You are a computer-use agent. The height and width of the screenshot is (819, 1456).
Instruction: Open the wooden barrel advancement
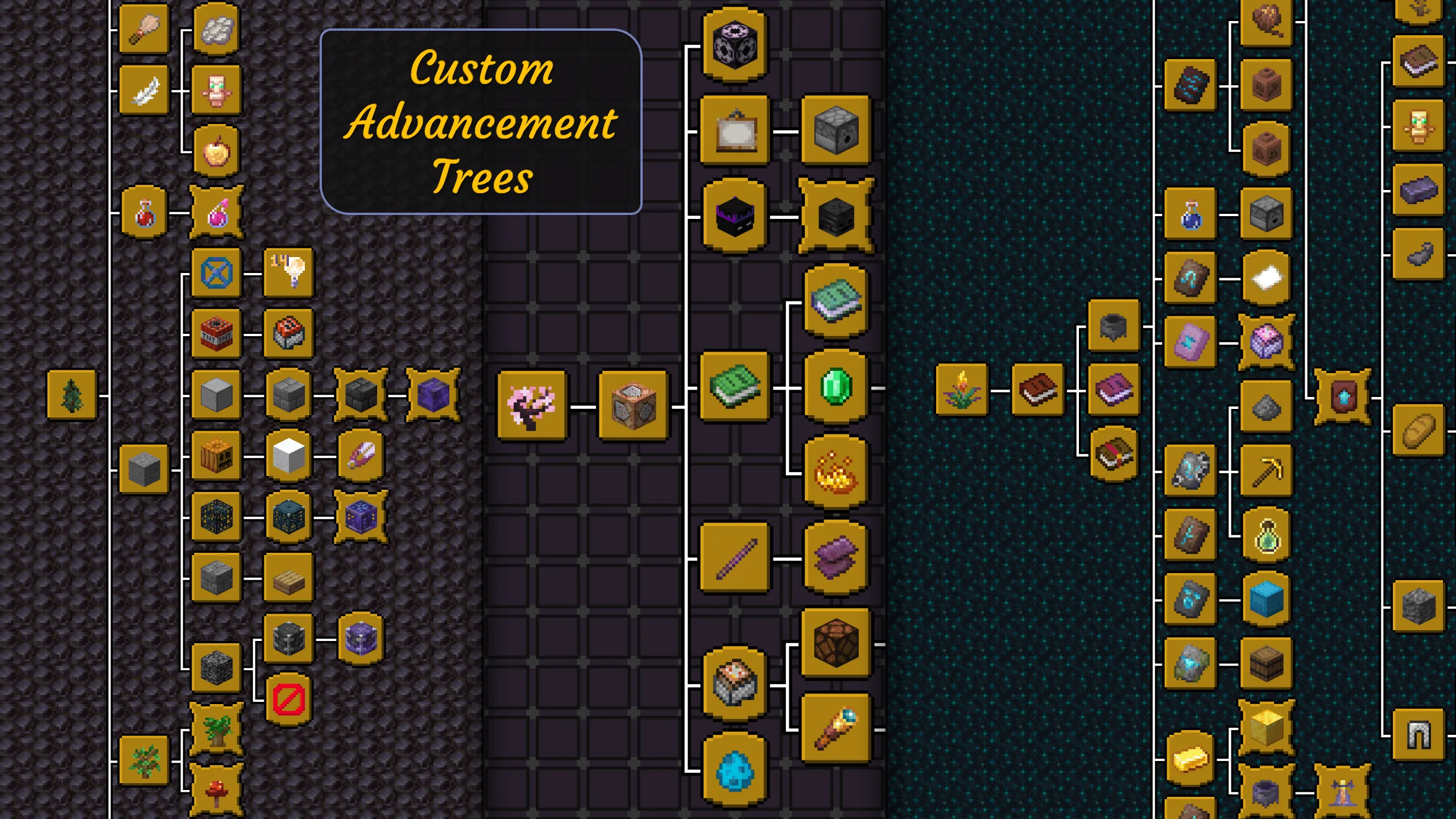pyautogui.click(x=1266, y=664)
